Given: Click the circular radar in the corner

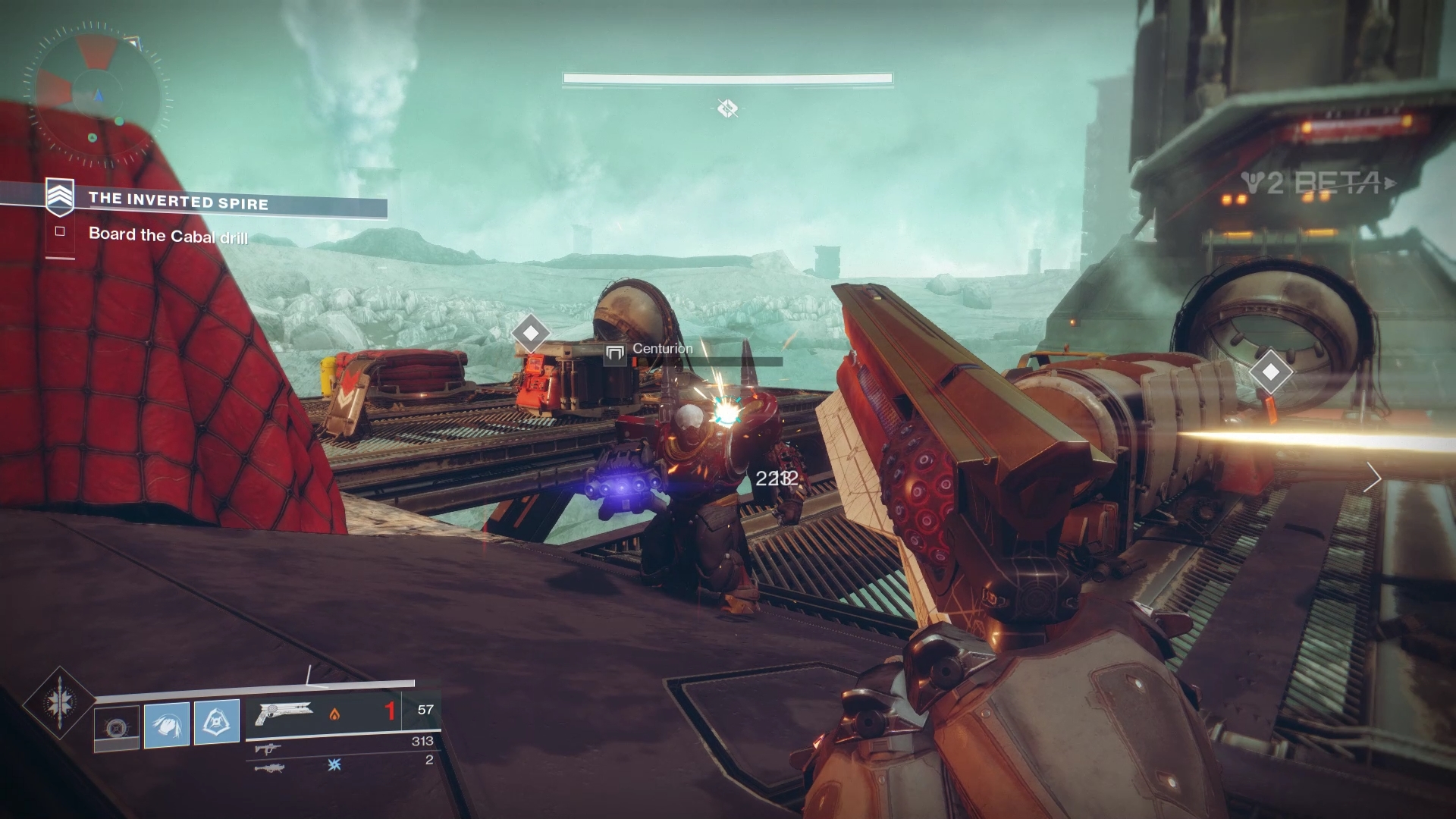Looking at the screenshot, I should tap(97, 95).
